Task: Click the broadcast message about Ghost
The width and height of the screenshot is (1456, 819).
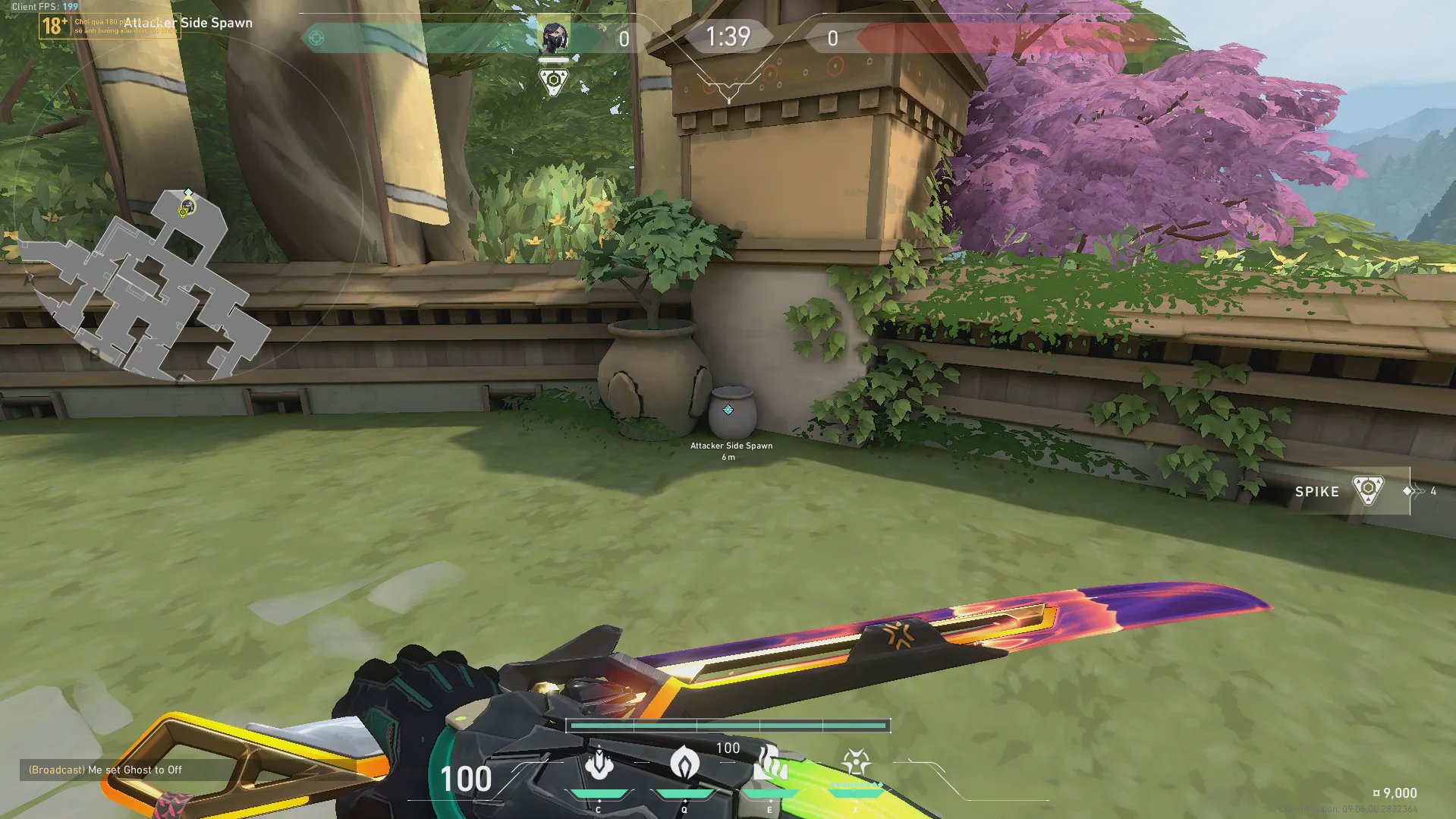Action: point(105,770)
